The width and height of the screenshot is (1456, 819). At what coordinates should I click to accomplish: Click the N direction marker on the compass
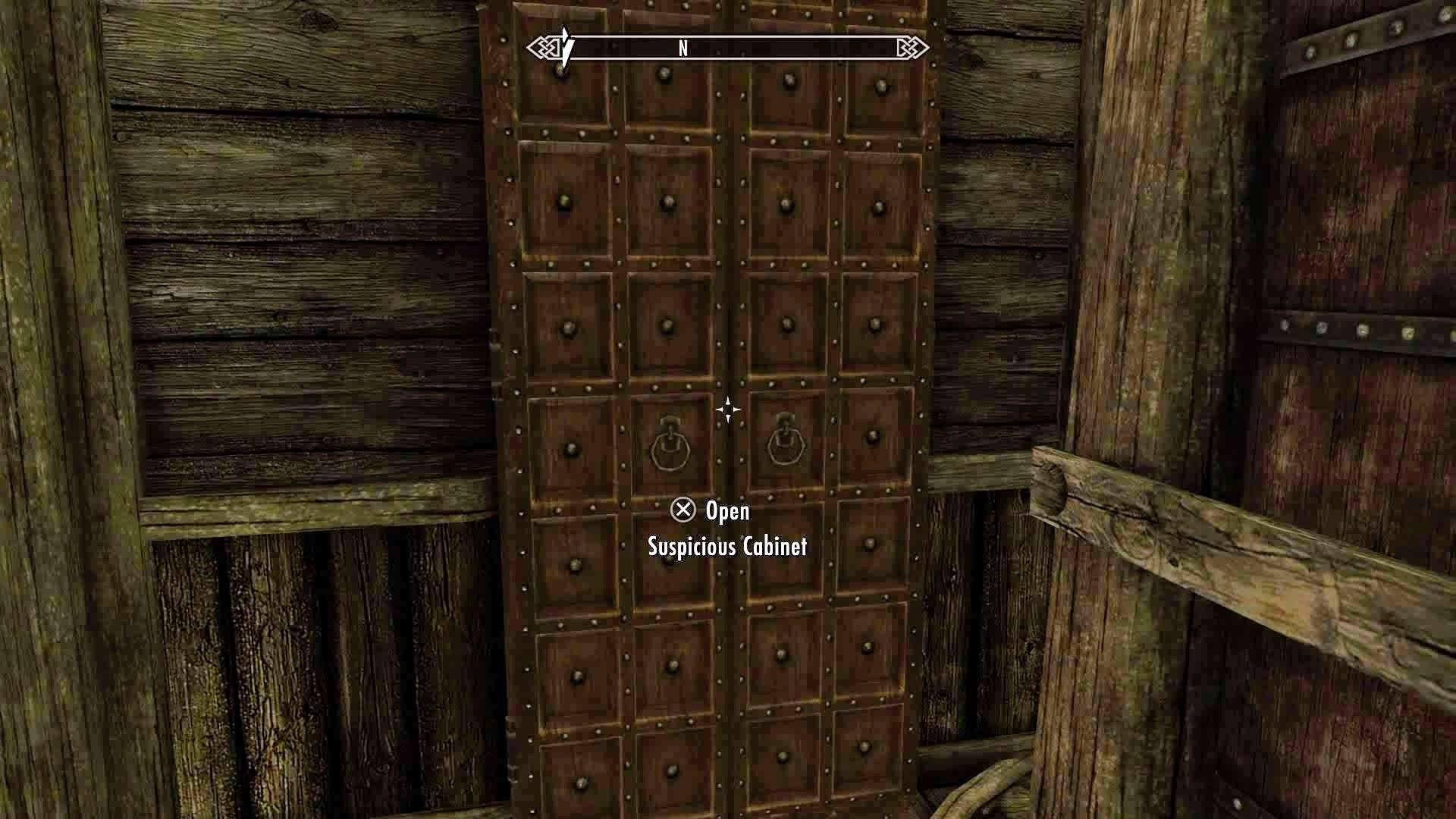[x=683, y=47]
